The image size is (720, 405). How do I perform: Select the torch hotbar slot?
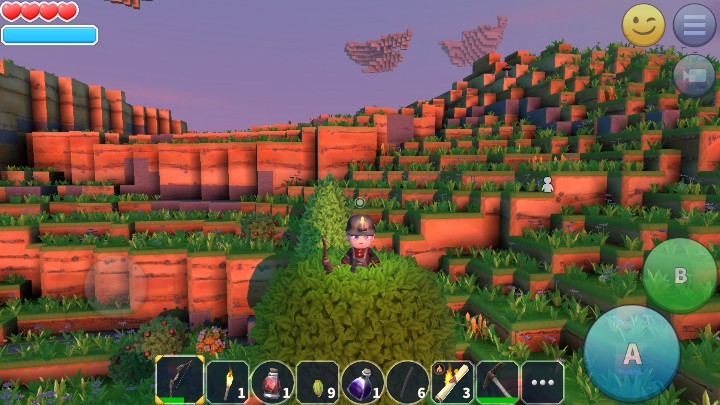227,381
